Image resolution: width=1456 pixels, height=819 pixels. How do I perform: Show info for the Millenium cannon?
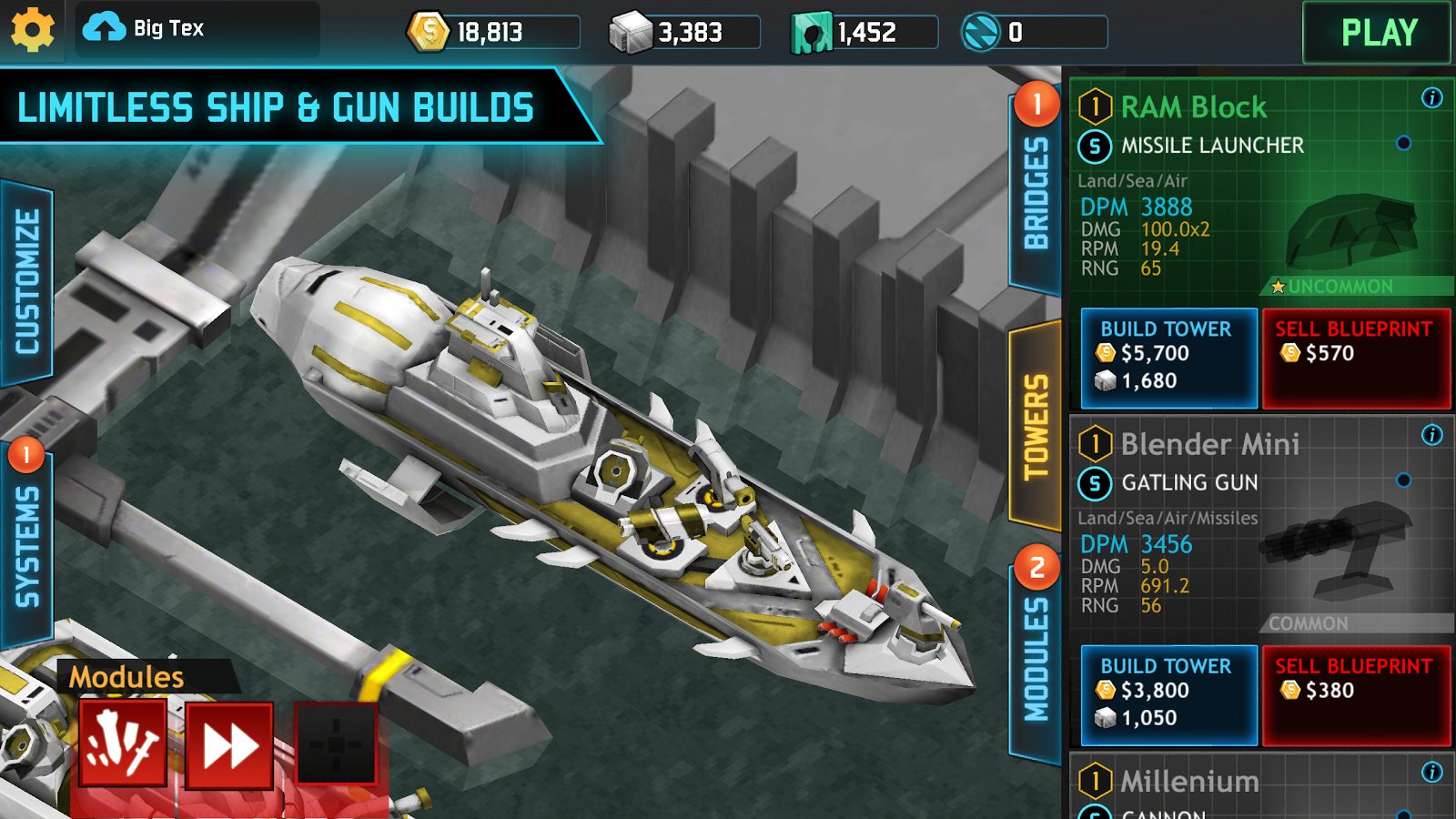click(1431, 773)
